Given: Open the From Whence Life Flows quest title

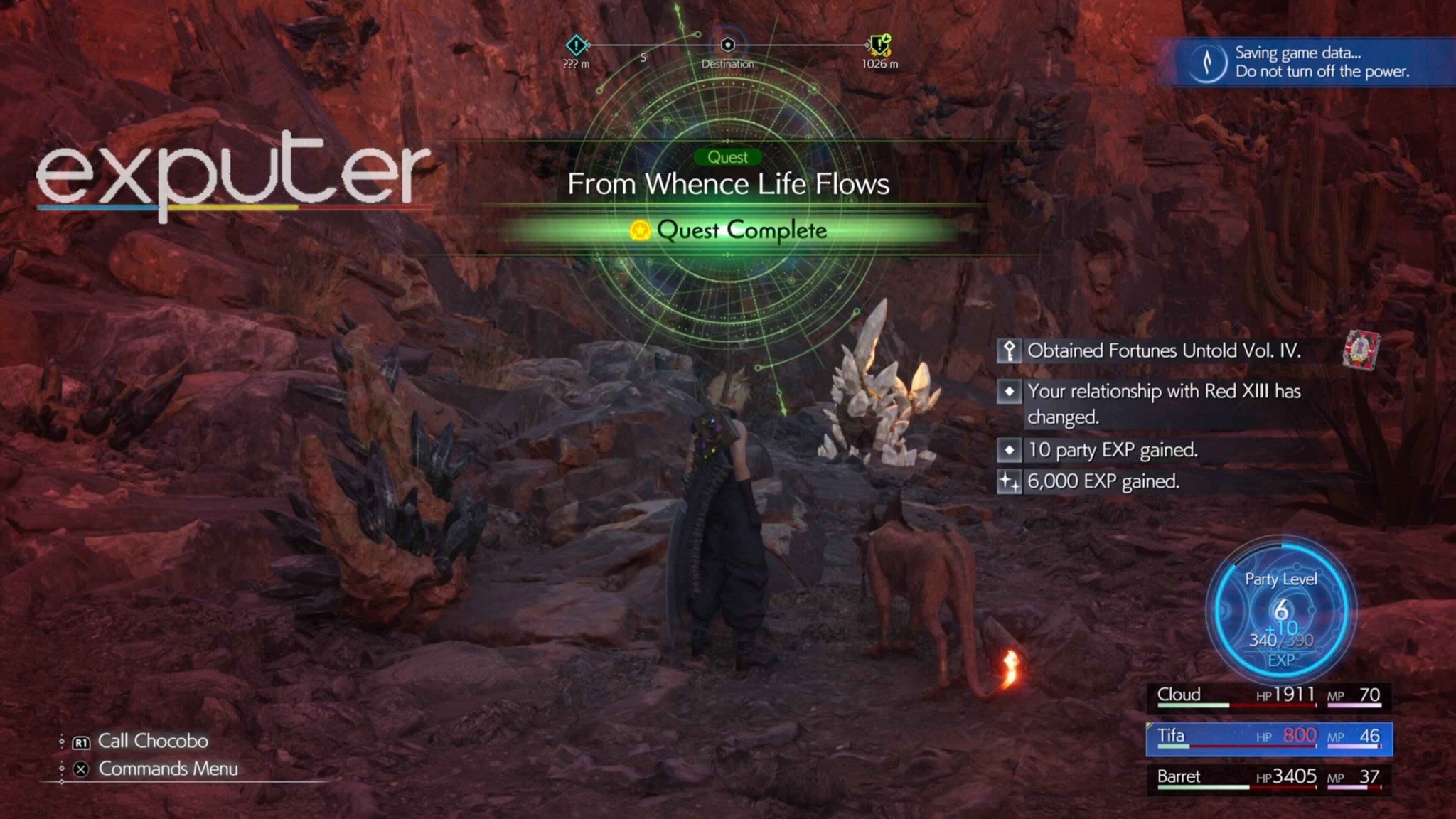Looking at the screenshot, I should click(x=728, y=184).
